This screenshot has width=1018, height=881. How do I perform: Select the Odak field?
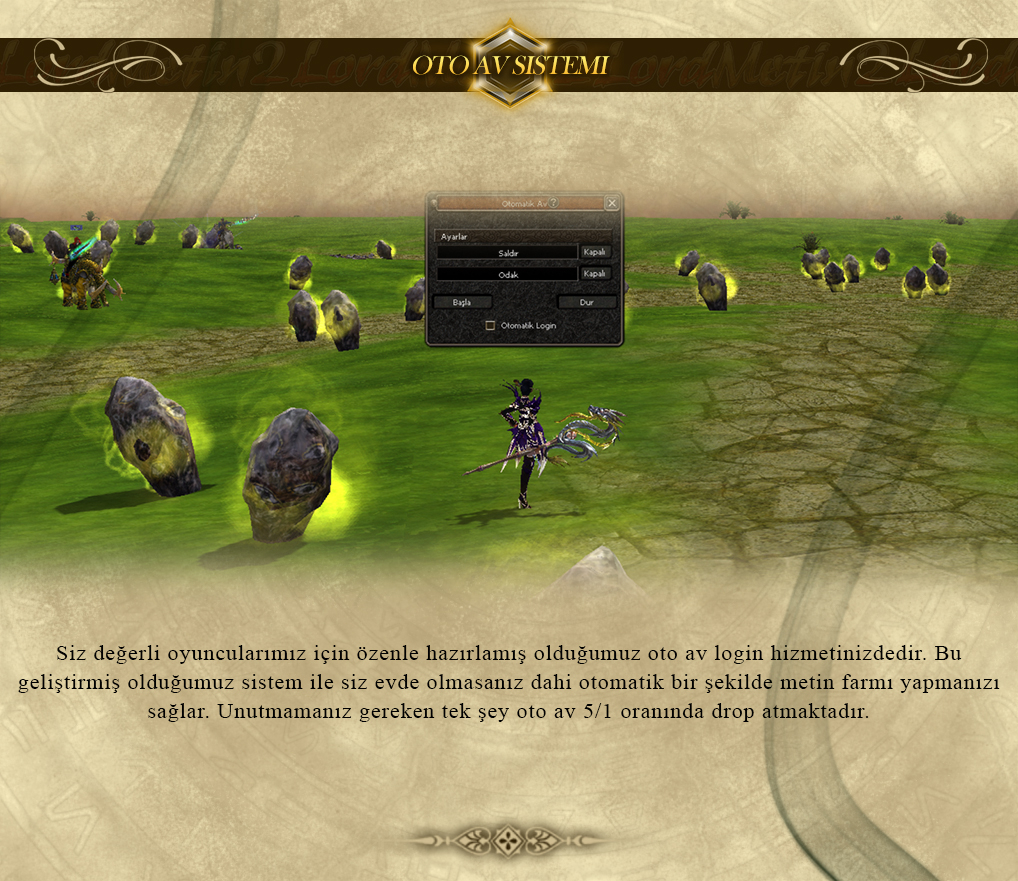click(507, 274)
